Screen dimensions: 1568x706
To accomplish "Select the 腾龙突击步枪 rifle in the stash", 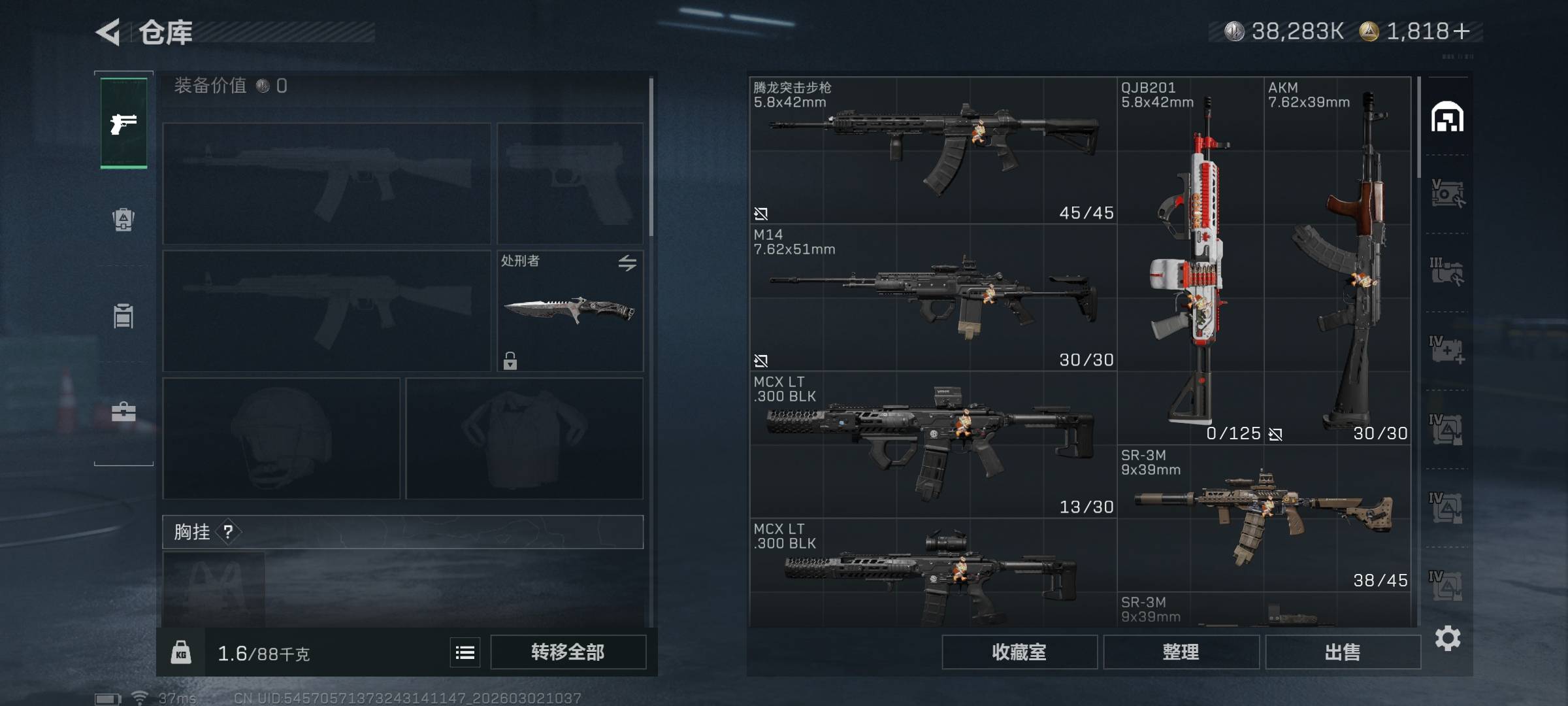I will pos(933,150).
